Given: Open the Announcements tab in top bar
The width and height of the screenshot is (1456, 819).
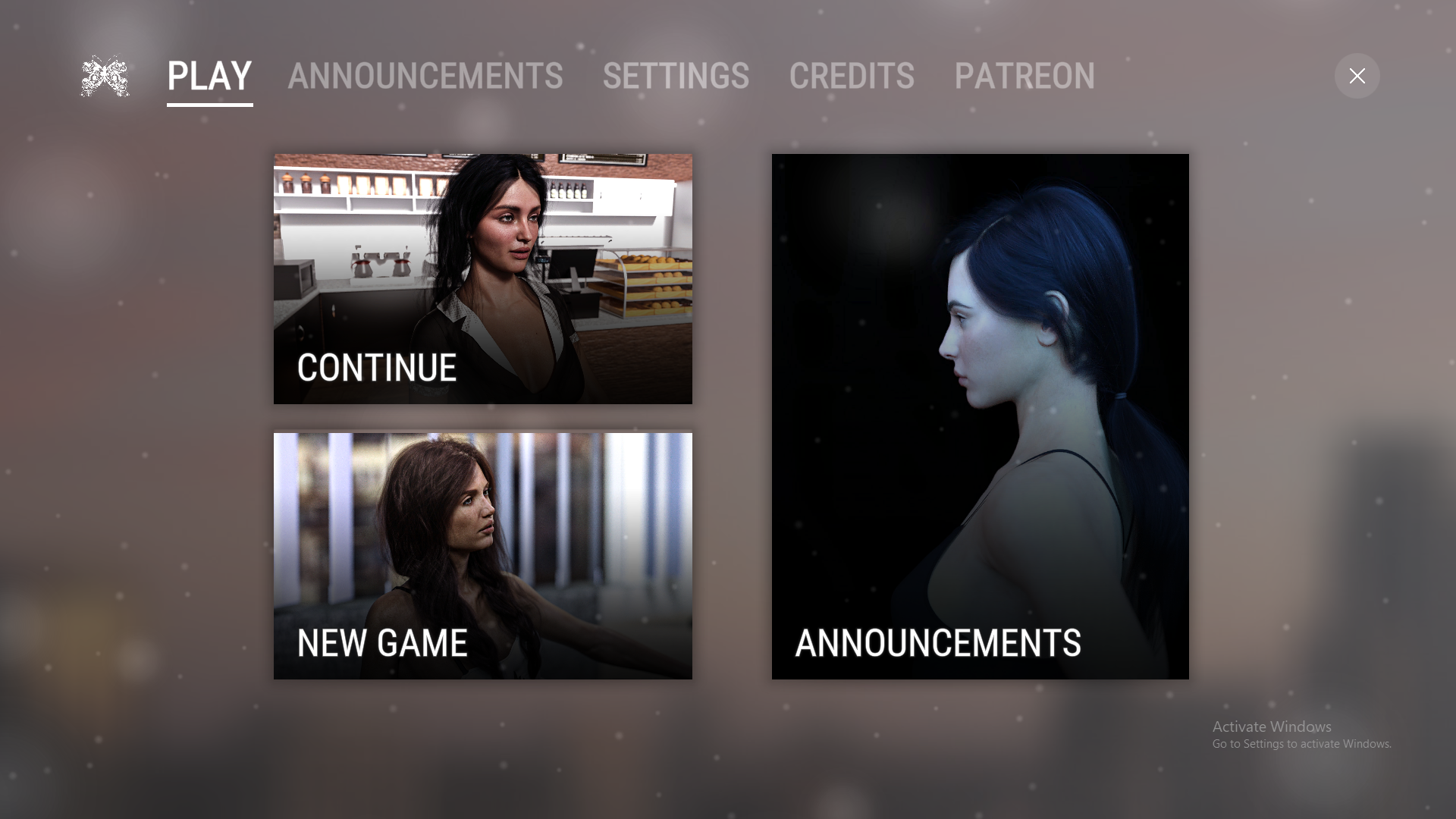Looking at the screenshot, I should point(425,77).
